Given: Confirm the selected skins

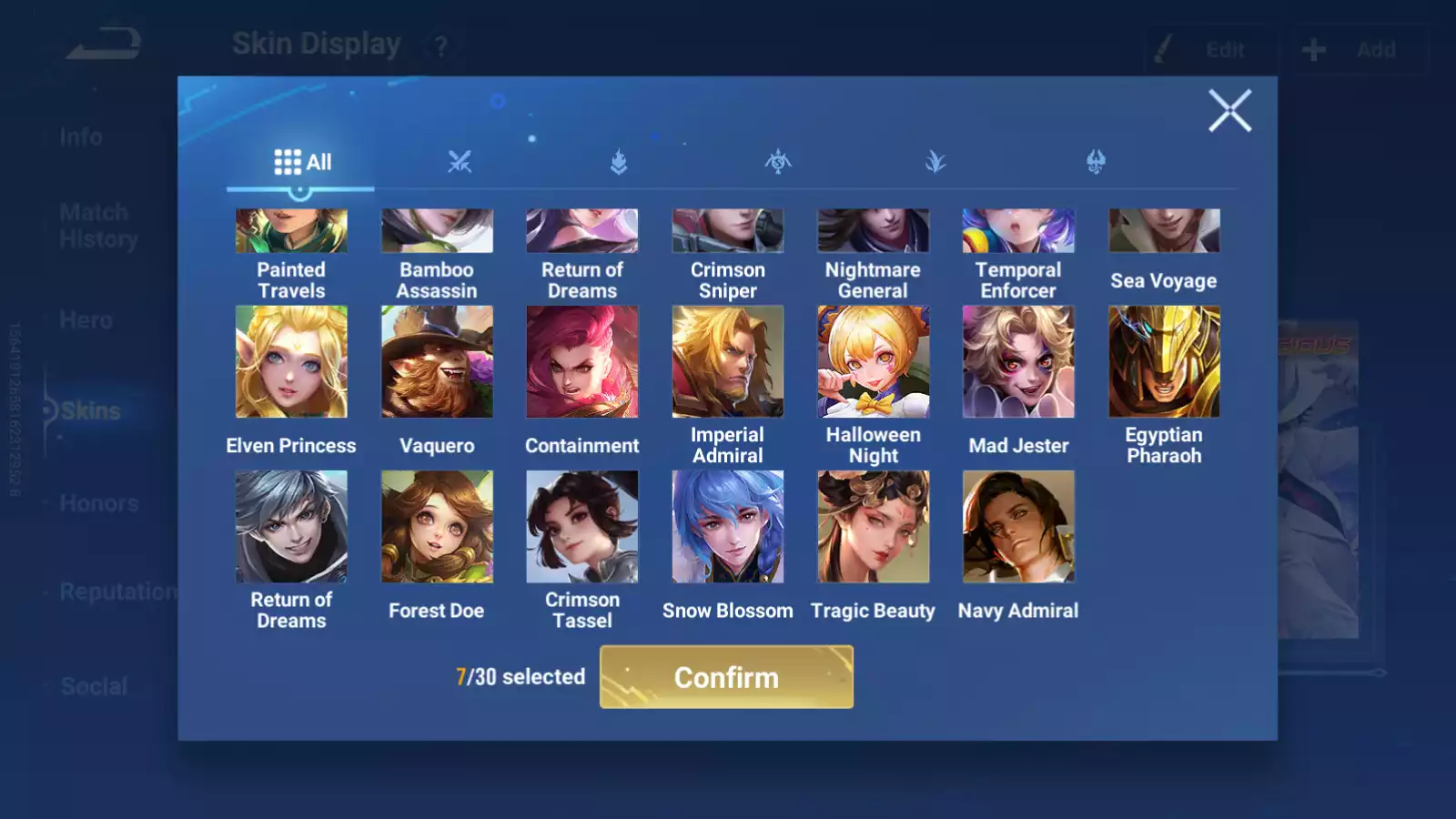Looking at the screenshot, I should pos(726,677).
